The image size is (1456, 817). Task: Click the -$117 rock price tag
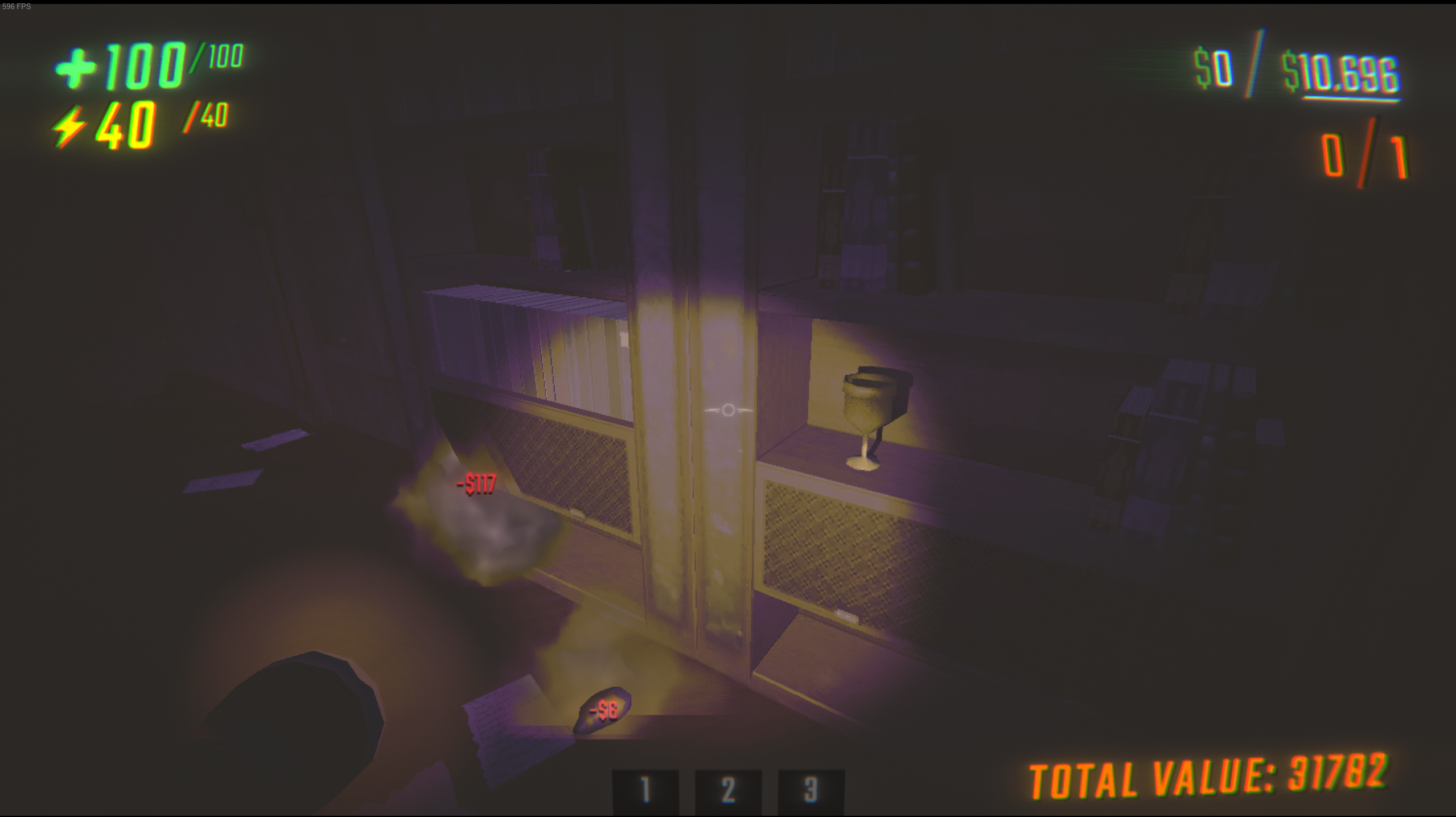476,483
